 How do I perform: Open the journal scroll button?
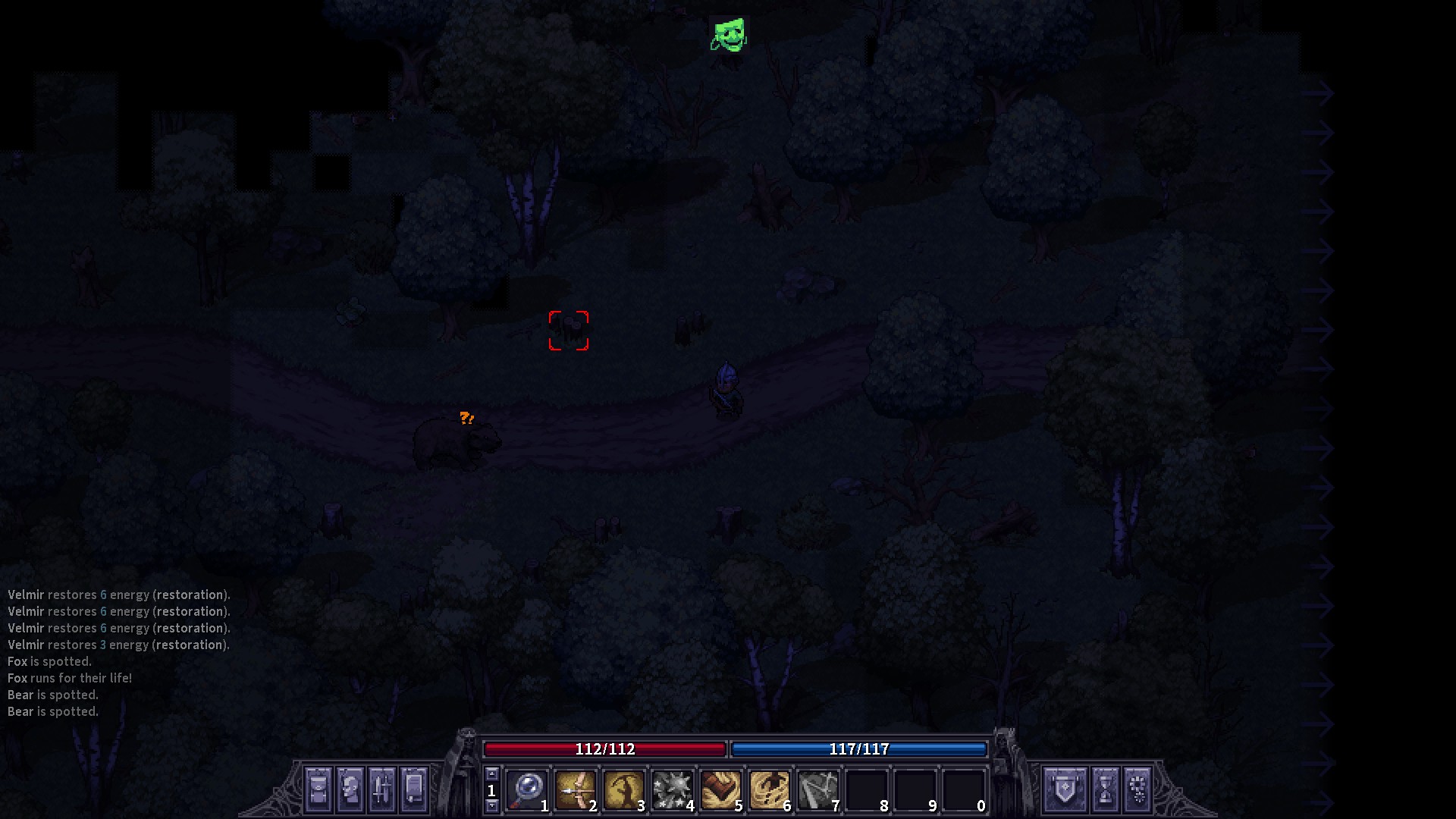[x=413, y=789]
